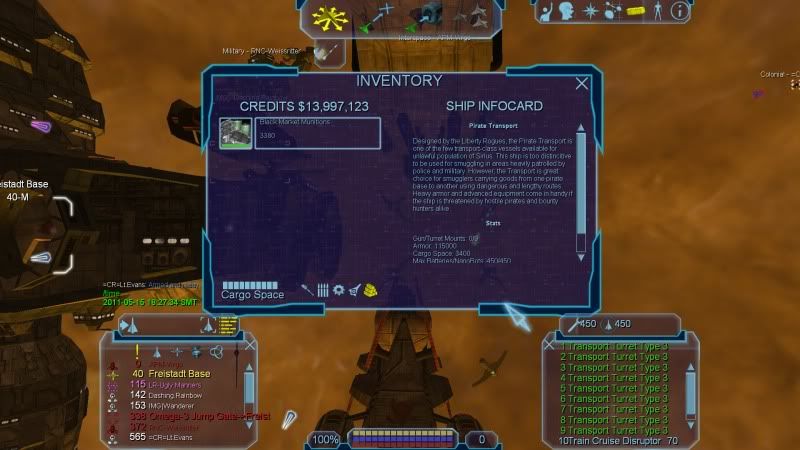Close the Inventory window
This screenshot has height=450, width=800.
[x=582, y=84]
